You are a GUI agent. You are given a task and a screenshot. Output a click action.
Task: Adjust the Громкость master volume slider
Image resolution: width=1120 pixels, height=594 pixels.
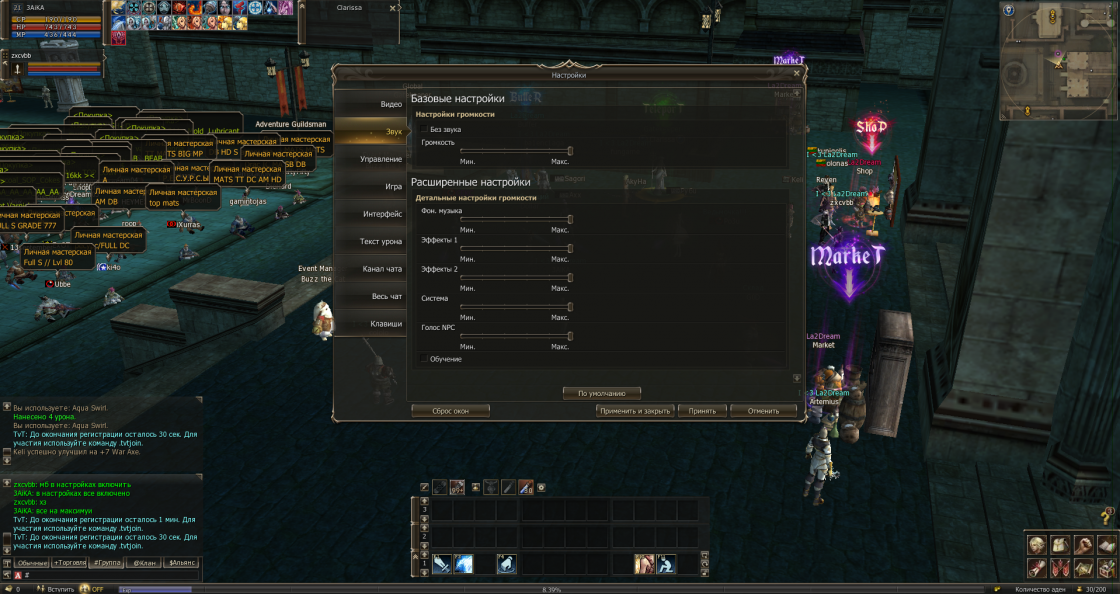coord(516,150)
